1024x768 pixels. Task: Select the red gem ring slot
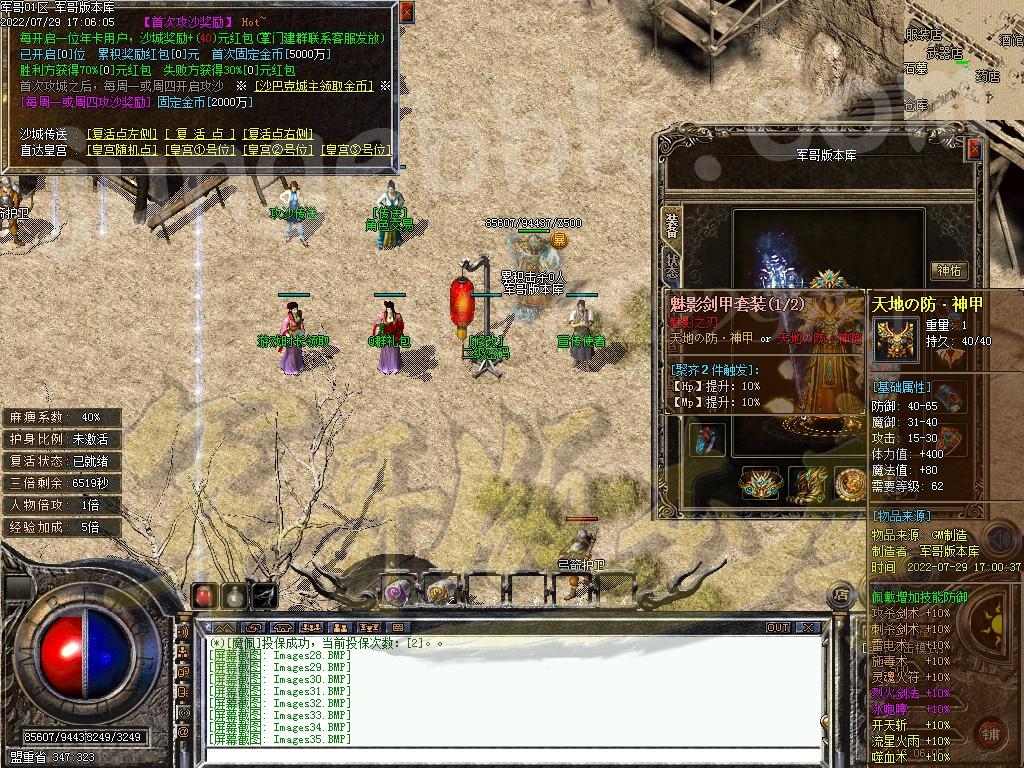tap(706, 440)
